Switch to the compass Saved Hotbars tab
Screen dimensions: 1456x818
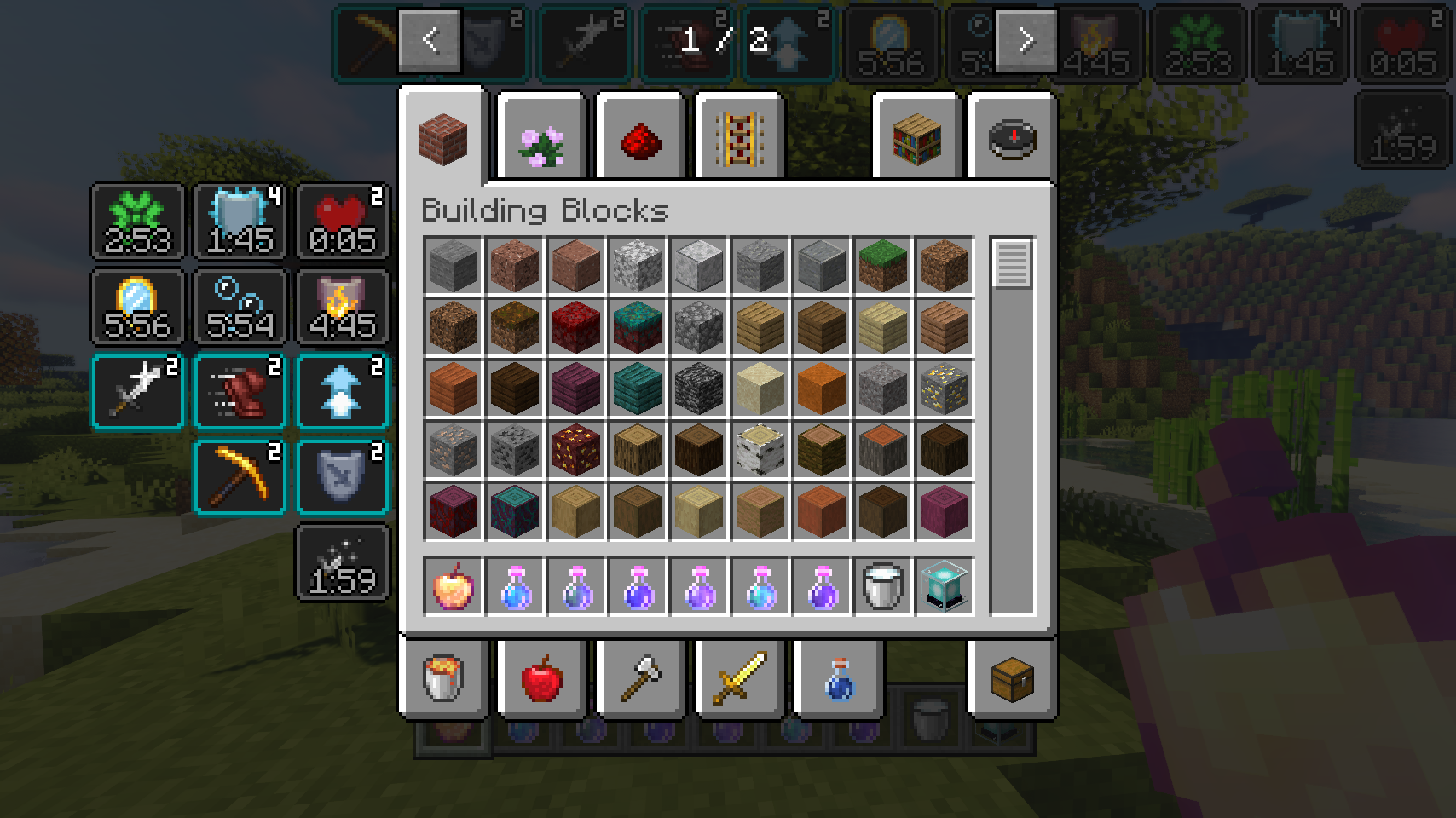[1013, 138]
